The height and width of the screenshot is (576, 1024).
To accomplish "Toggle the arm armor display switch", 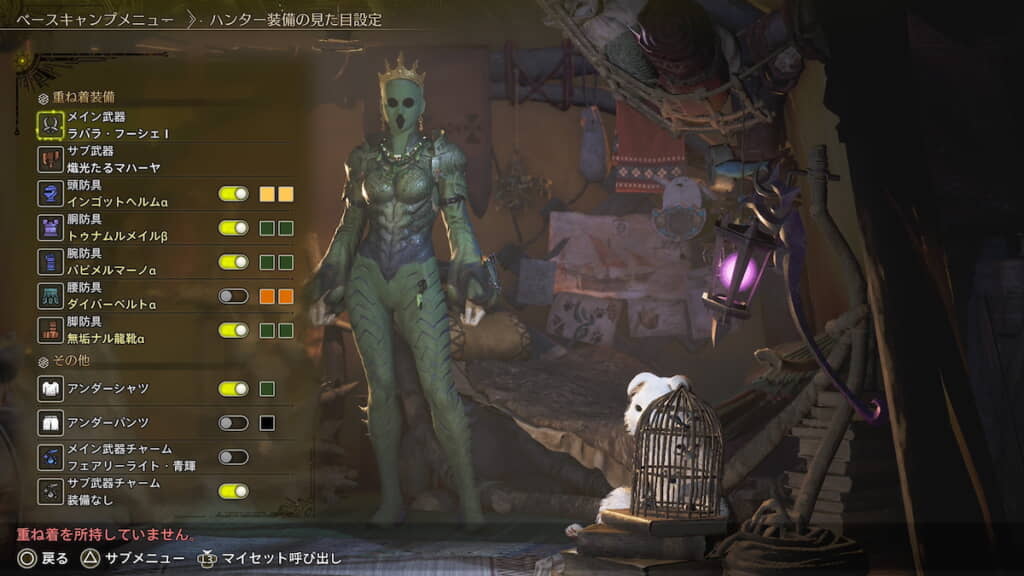I will [x=233, y=262].
